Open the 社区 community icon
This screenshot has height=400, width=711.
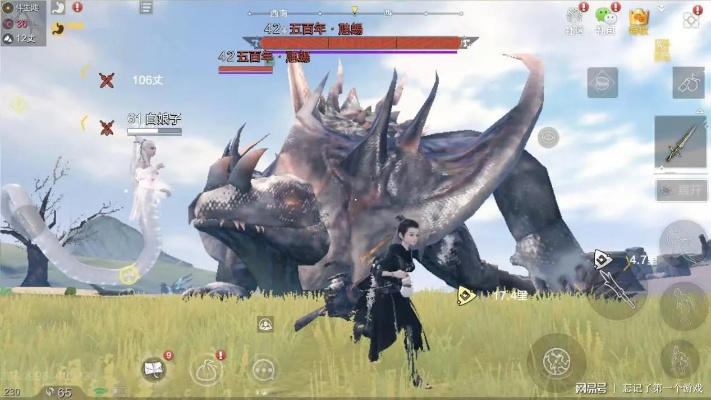[x=574, y=19]
